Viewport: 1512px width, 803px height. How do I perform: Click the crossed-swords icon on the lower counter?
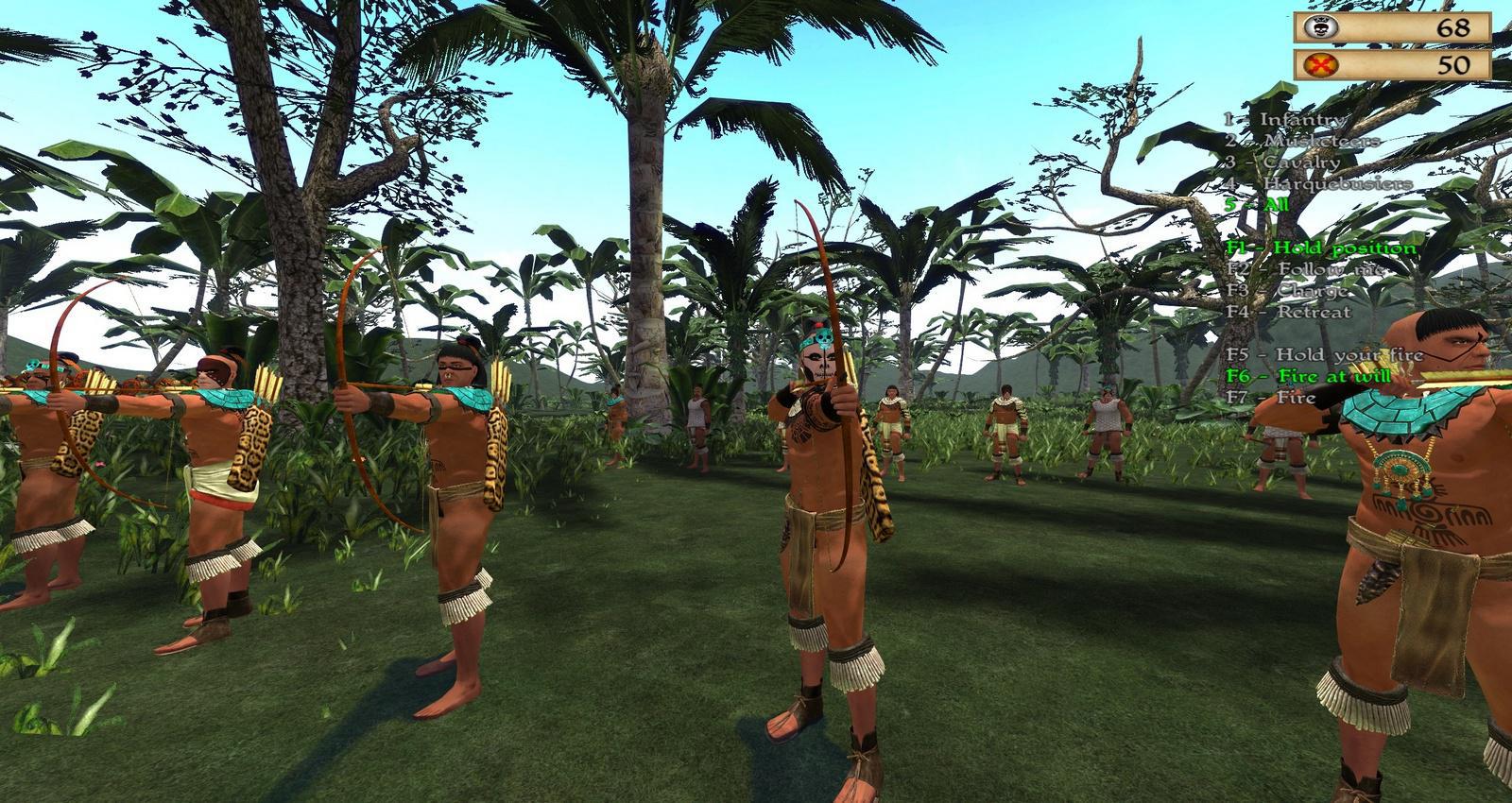pos(1320,66)
